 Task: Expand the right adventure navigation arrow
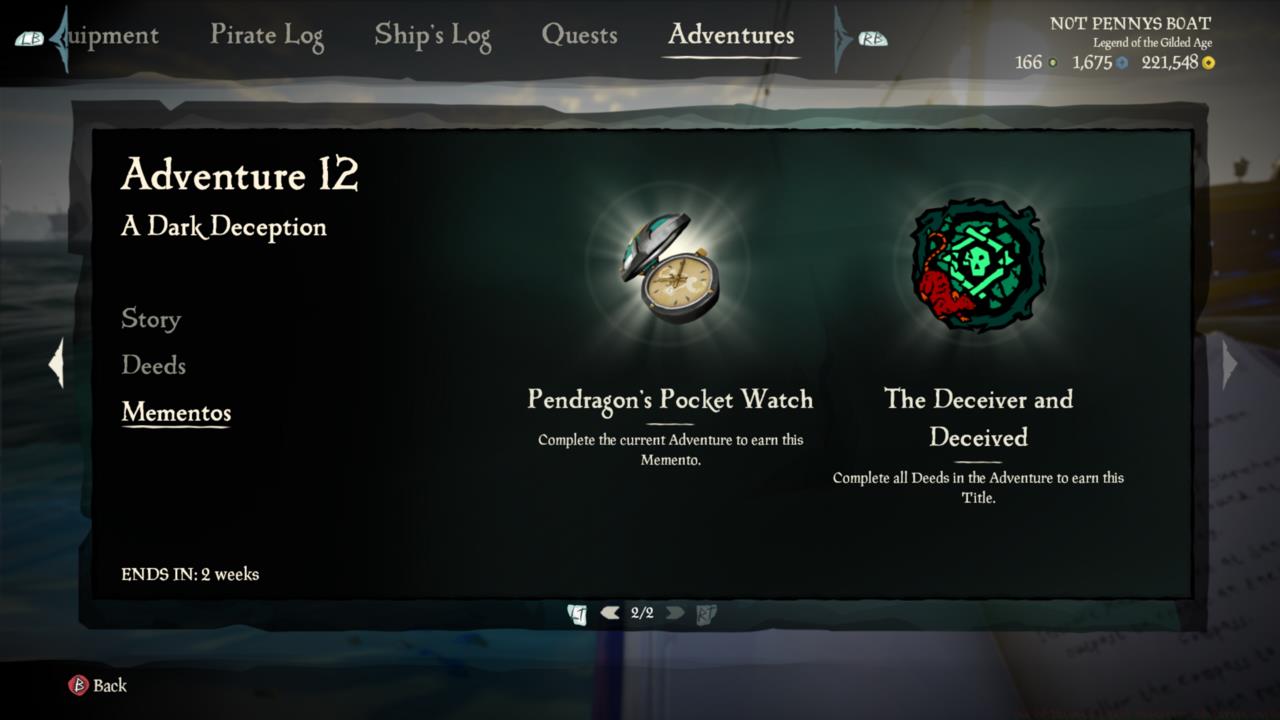(1227, 364)
